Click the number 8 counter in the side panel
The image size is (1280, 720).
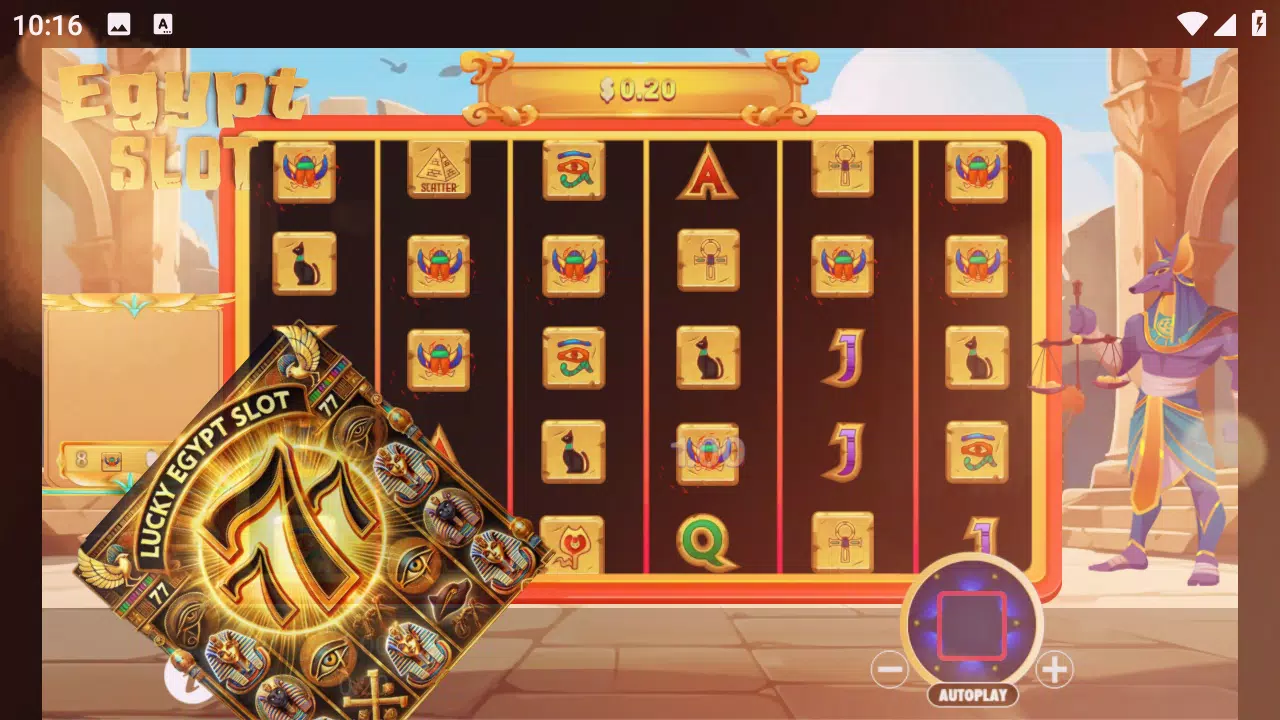click(x=81, y=459)
